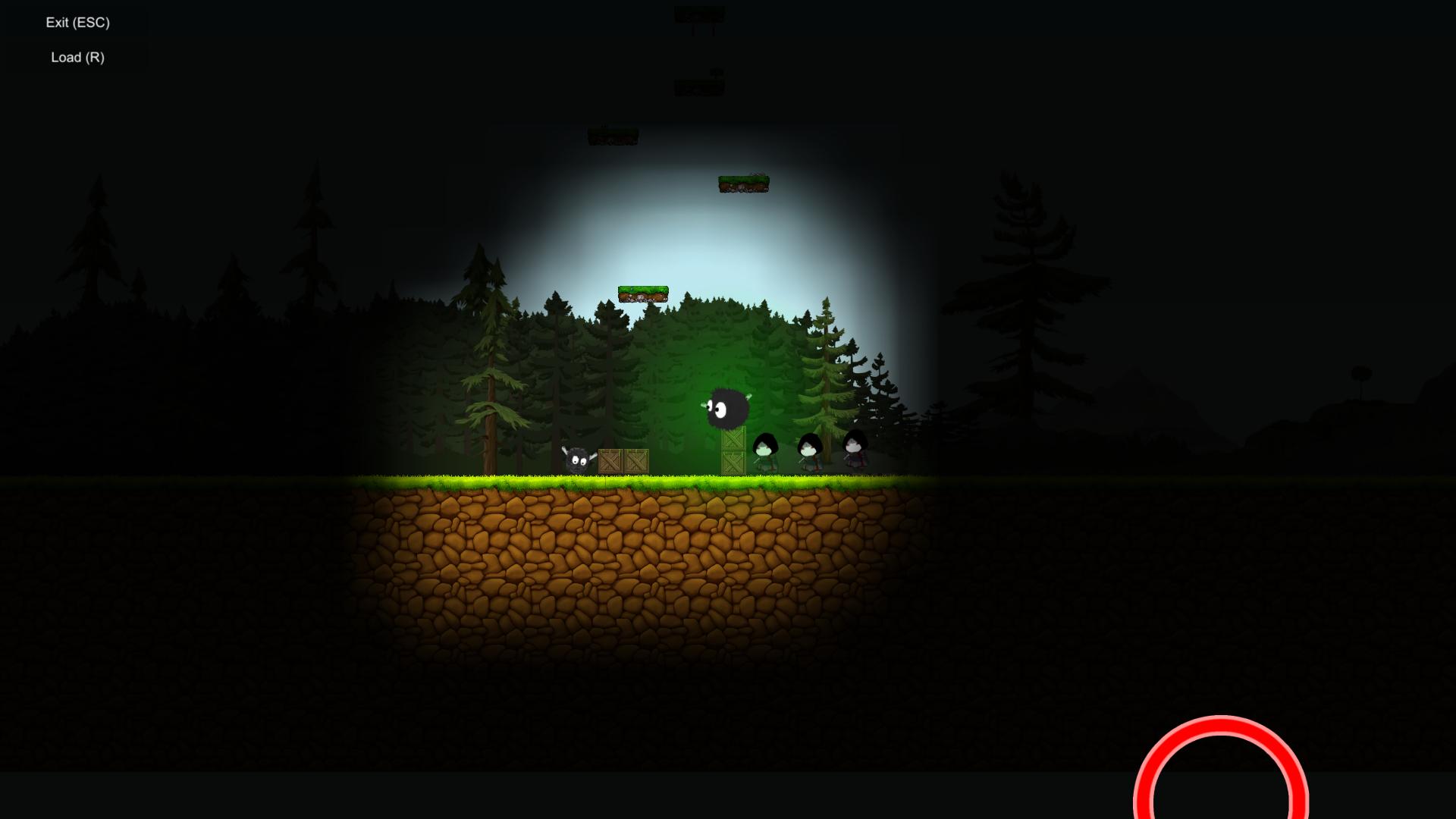The width and height of the screenshot is (1456, 819).
Task: Click the Load (R) menu entry
Action: [77, 56]
